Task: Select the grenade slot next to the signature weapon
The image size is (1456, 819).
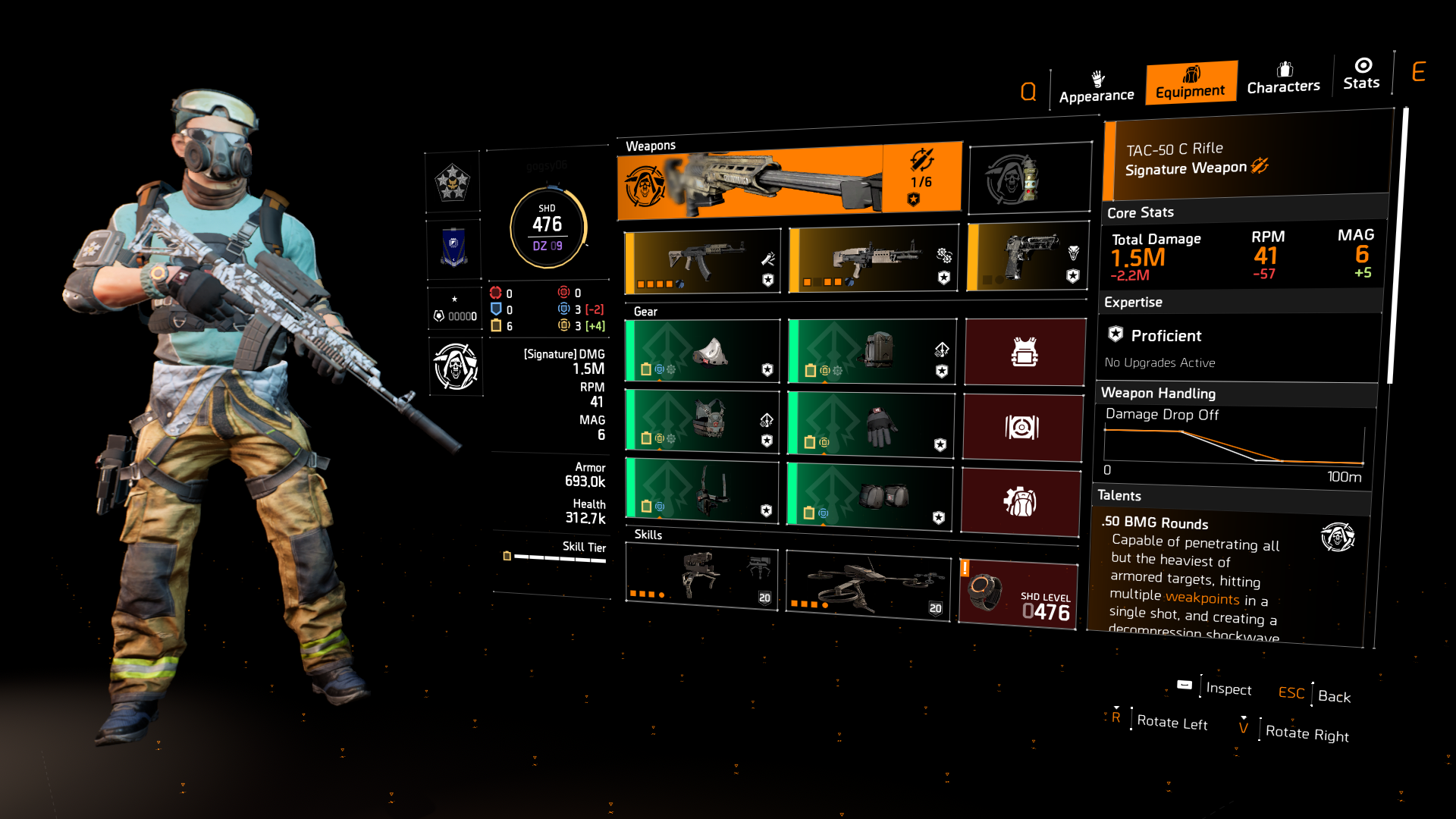Action: 1029,177
